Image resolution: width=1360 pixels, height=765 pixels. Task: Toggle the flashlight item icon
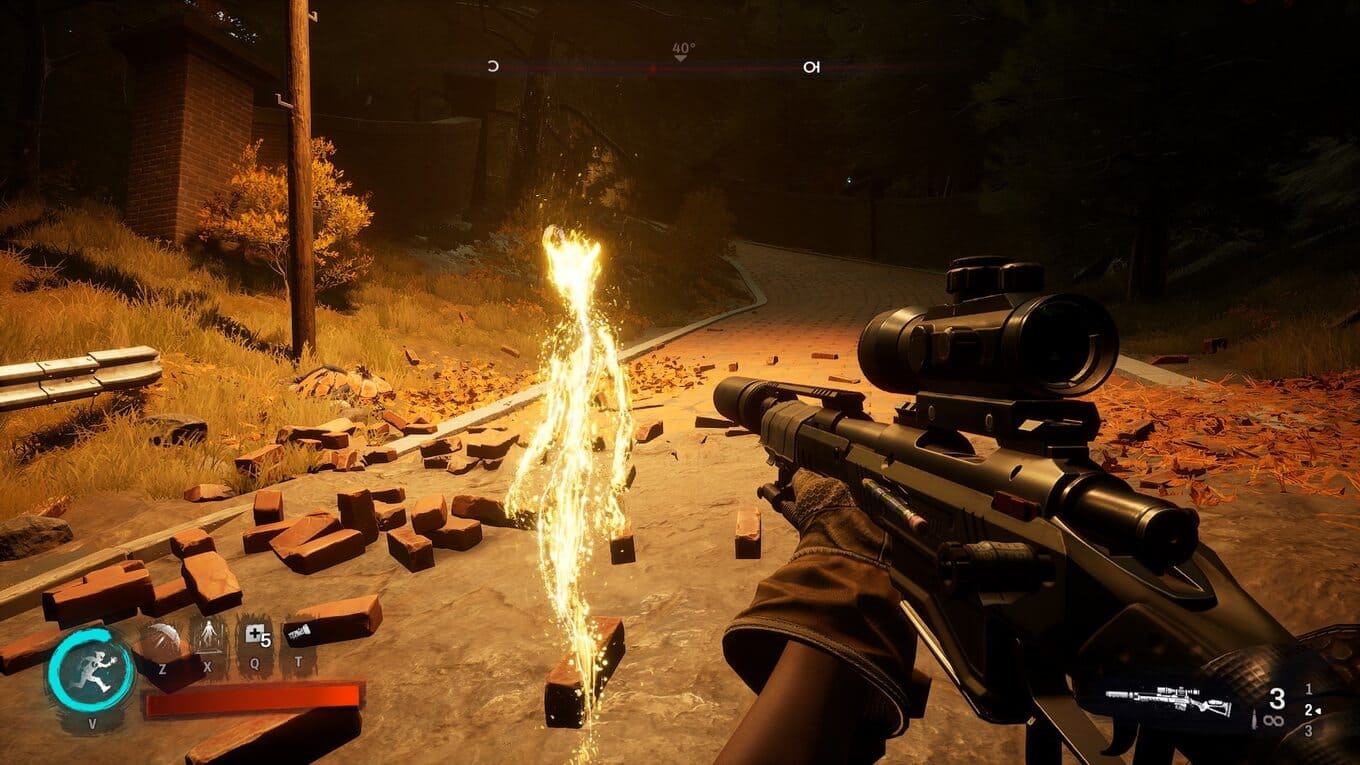tap(299, 633)
